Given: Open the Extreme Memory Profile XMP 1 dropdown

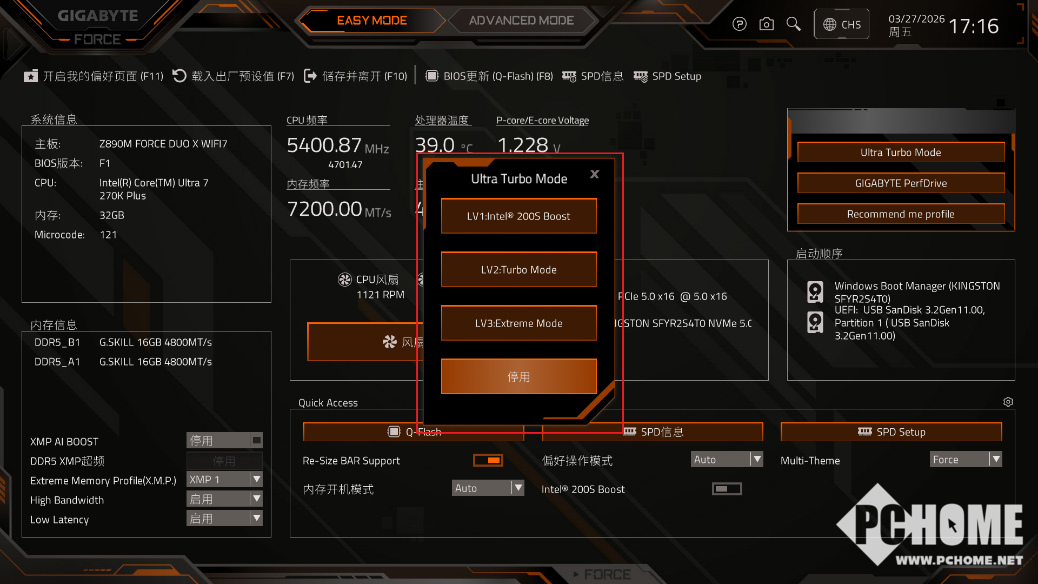Looking at the screenshot, I should pyautogui.click(x=224, y=480).
